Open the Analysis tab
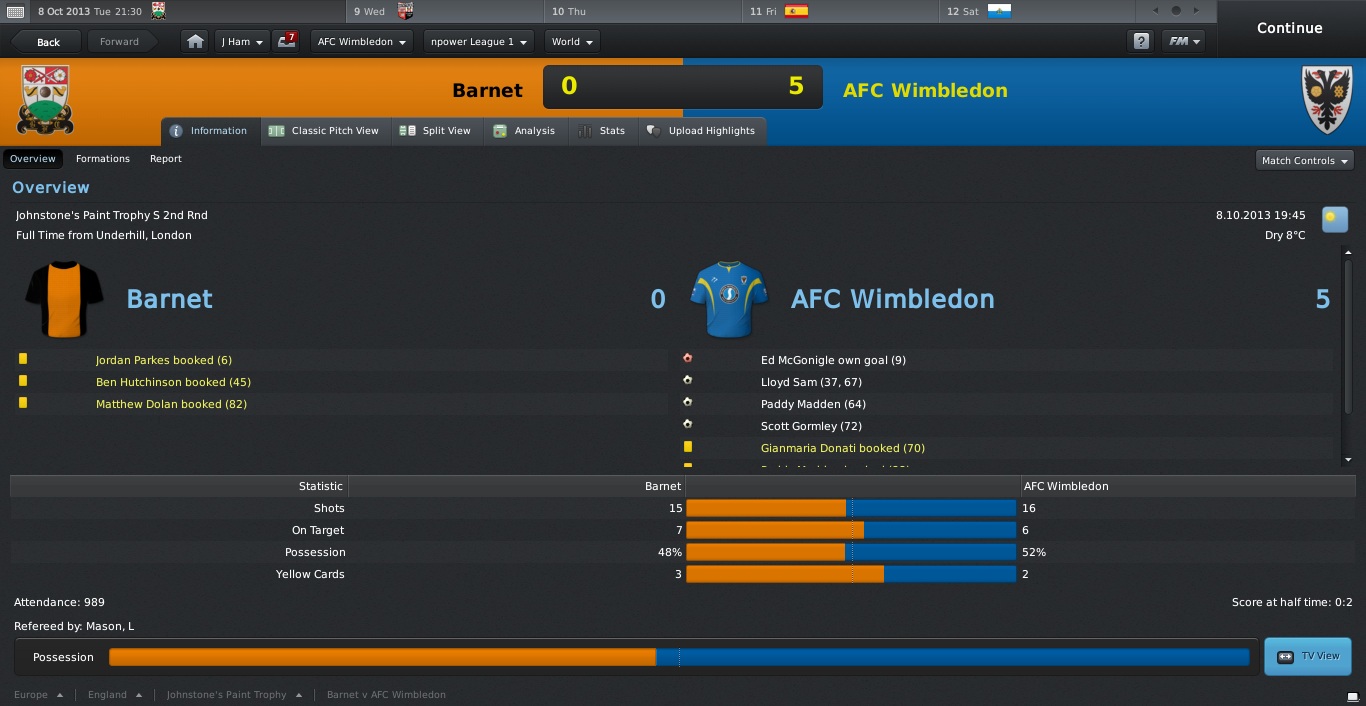Image resolution: width=1366 pixels, height=706 pixels. [525, 131]
